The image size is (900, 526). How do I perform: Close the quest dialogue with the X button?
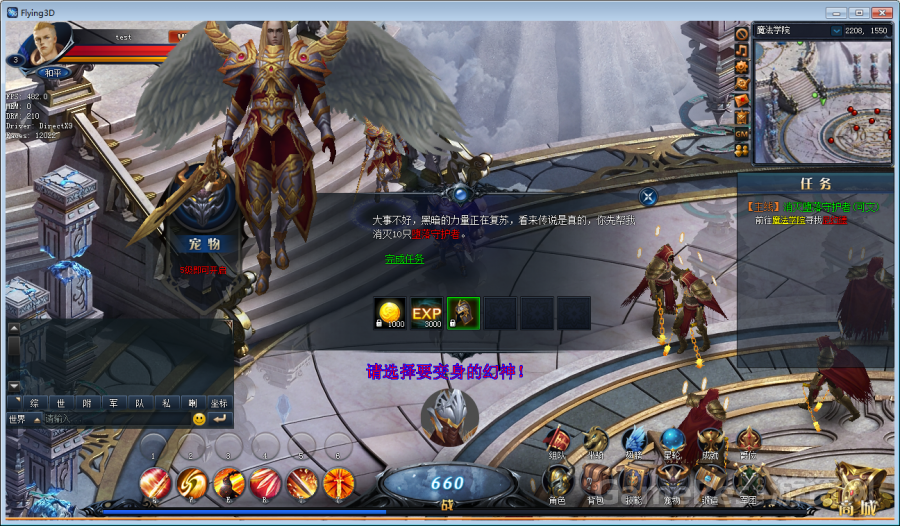point(648,197)
